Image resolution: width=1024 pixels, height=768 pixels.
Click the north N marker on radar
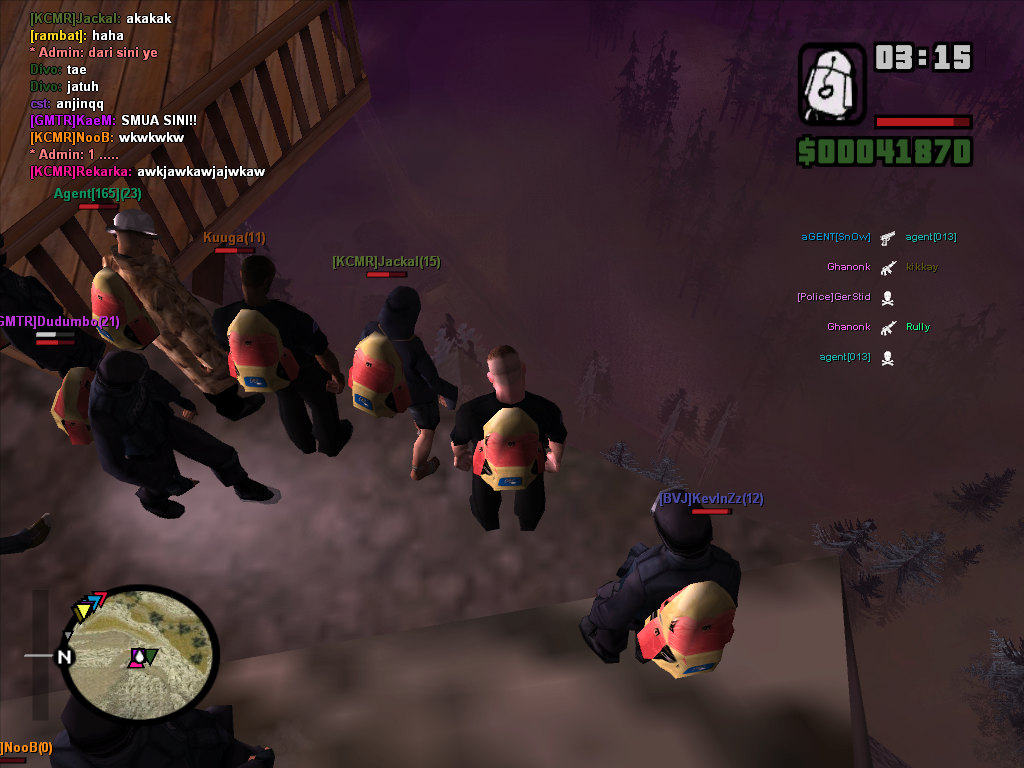pos(65,657)
